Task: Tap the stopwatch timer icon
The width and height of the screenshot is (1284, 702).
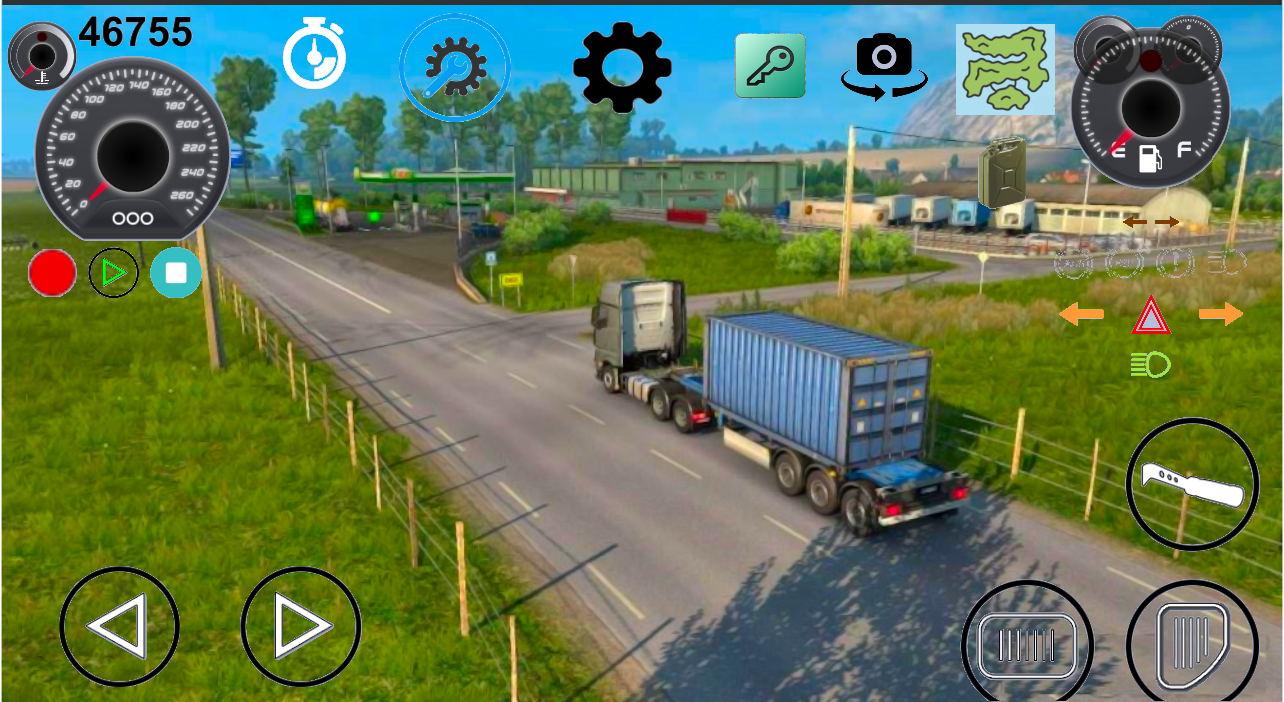Action: tap(314, 56)
